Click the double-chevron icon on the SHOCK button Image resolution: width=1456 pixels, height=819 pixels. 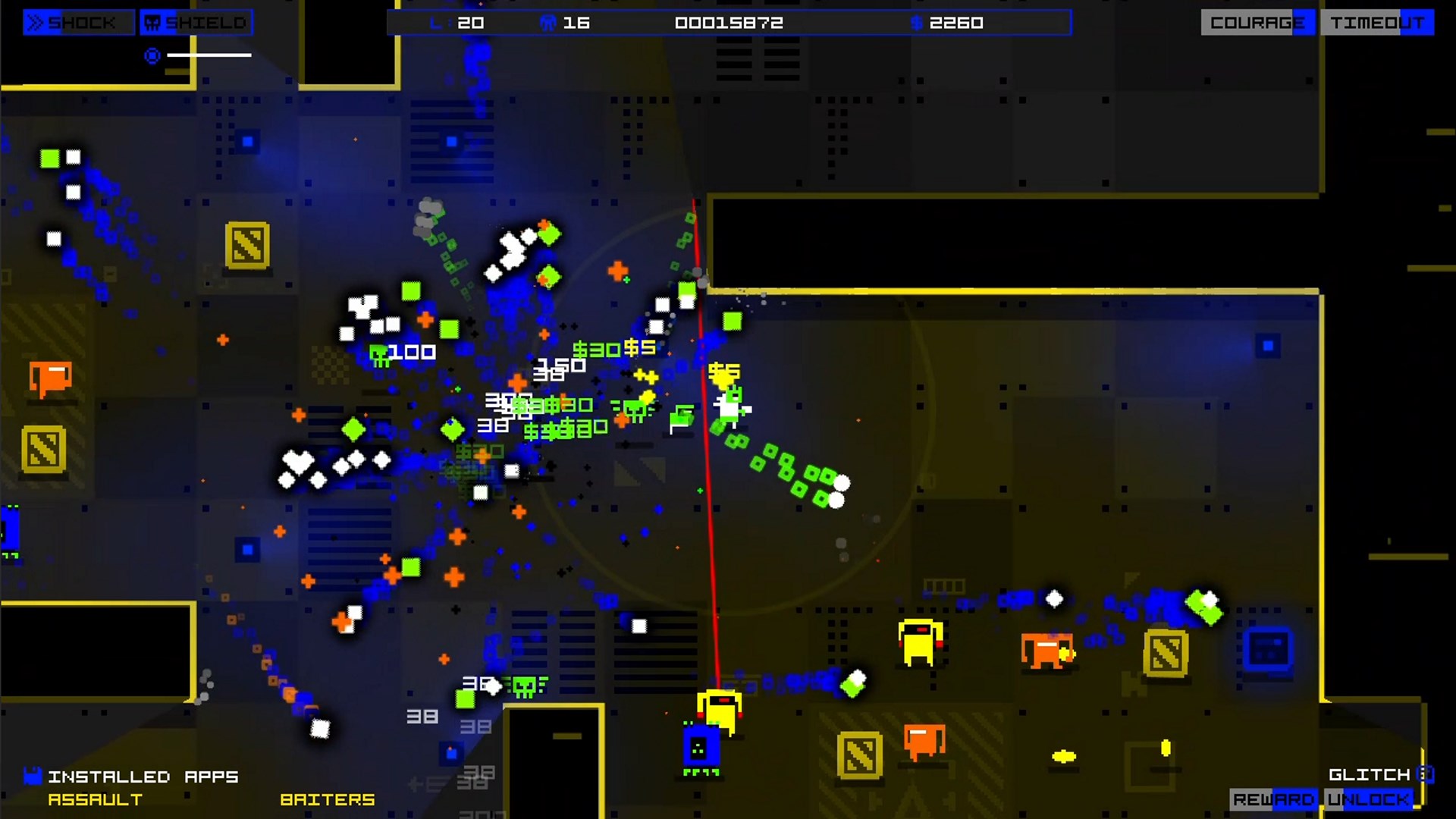point(34,23)
